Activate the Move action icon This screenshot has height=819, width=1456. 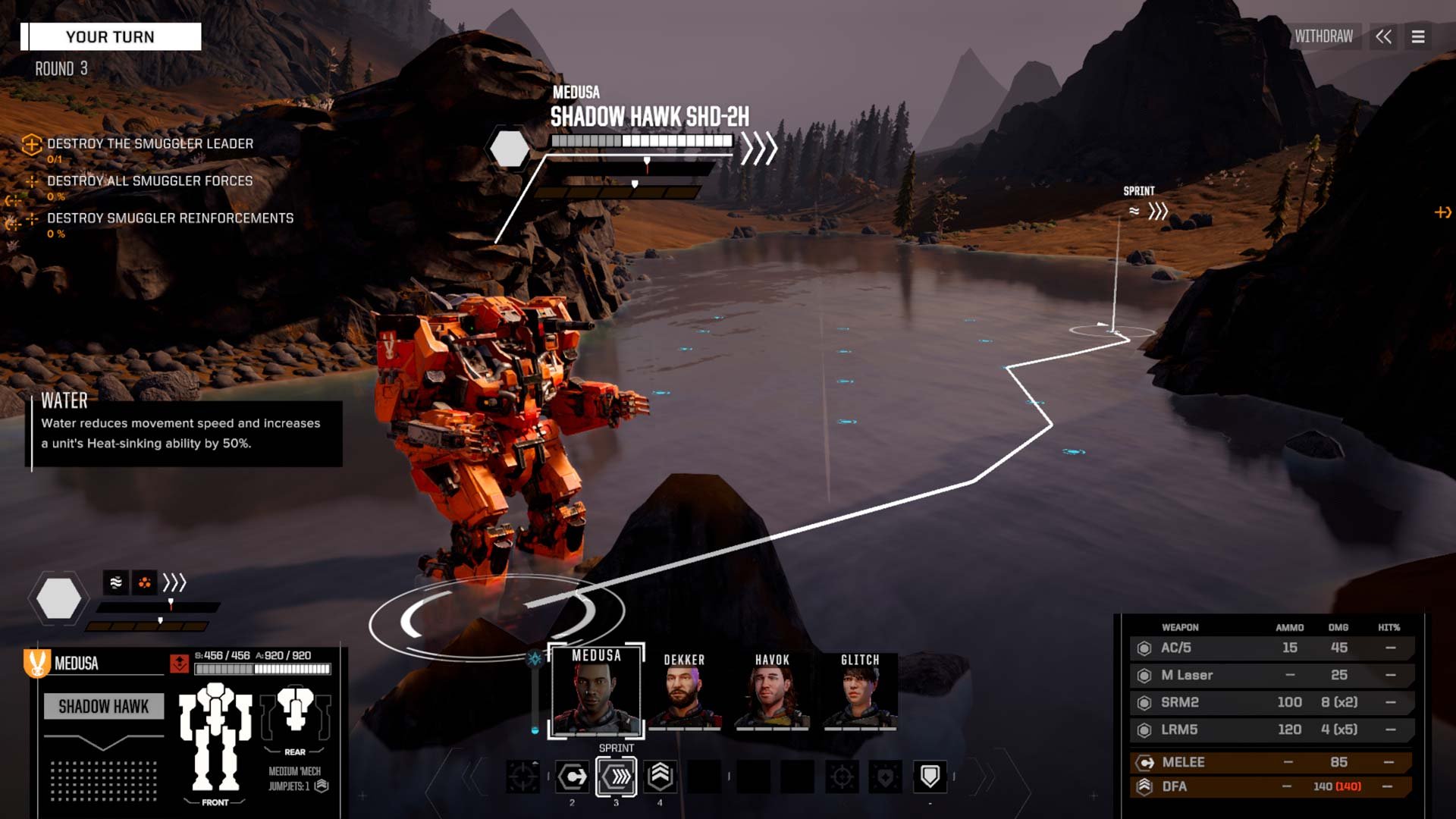click(x=573, y=777)
